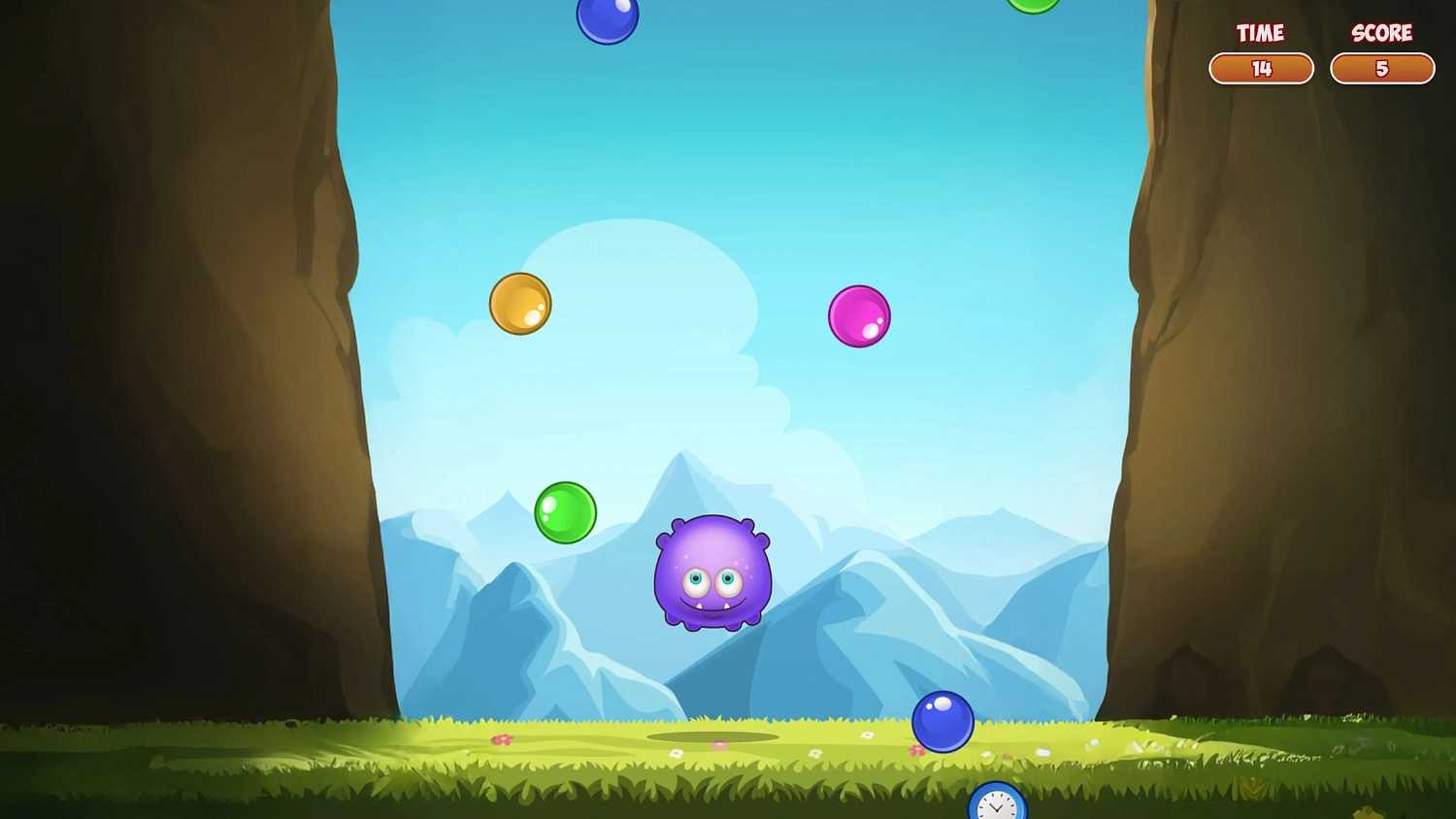The height and width of the screenshot is (819, 1456).
Task: Click the pink flower on the left grass
Action: [503, 738]
